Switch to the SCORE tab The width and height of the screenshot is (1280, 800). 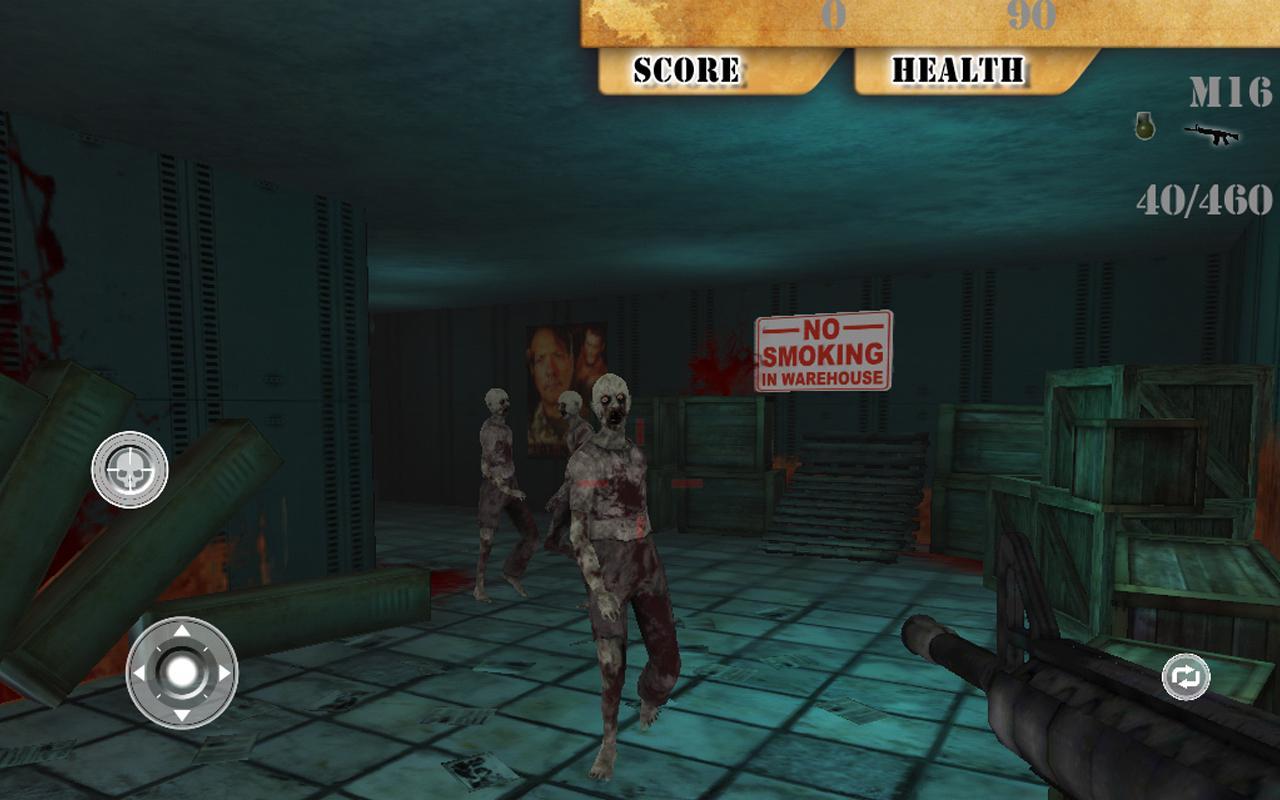pos(685,68)
